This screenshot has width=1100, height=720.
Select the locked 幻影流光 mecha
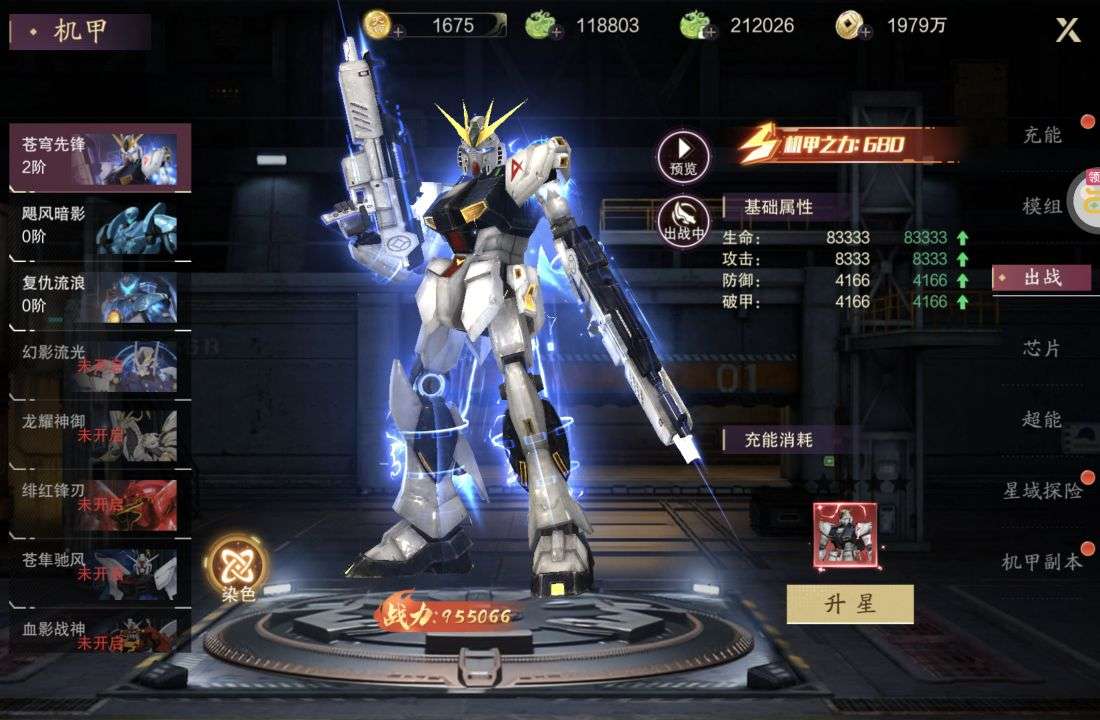point(100,364)
